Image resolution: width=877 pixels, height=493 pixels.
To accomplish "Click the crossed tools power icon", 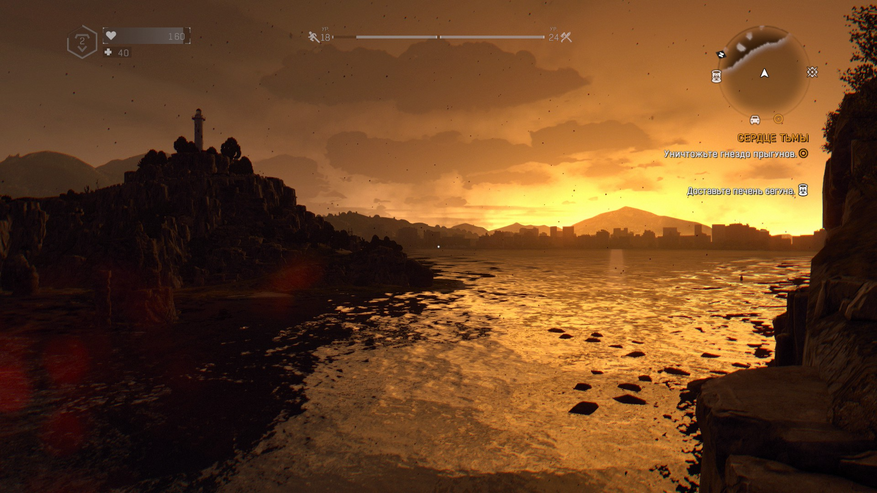I will click(566, 37).
